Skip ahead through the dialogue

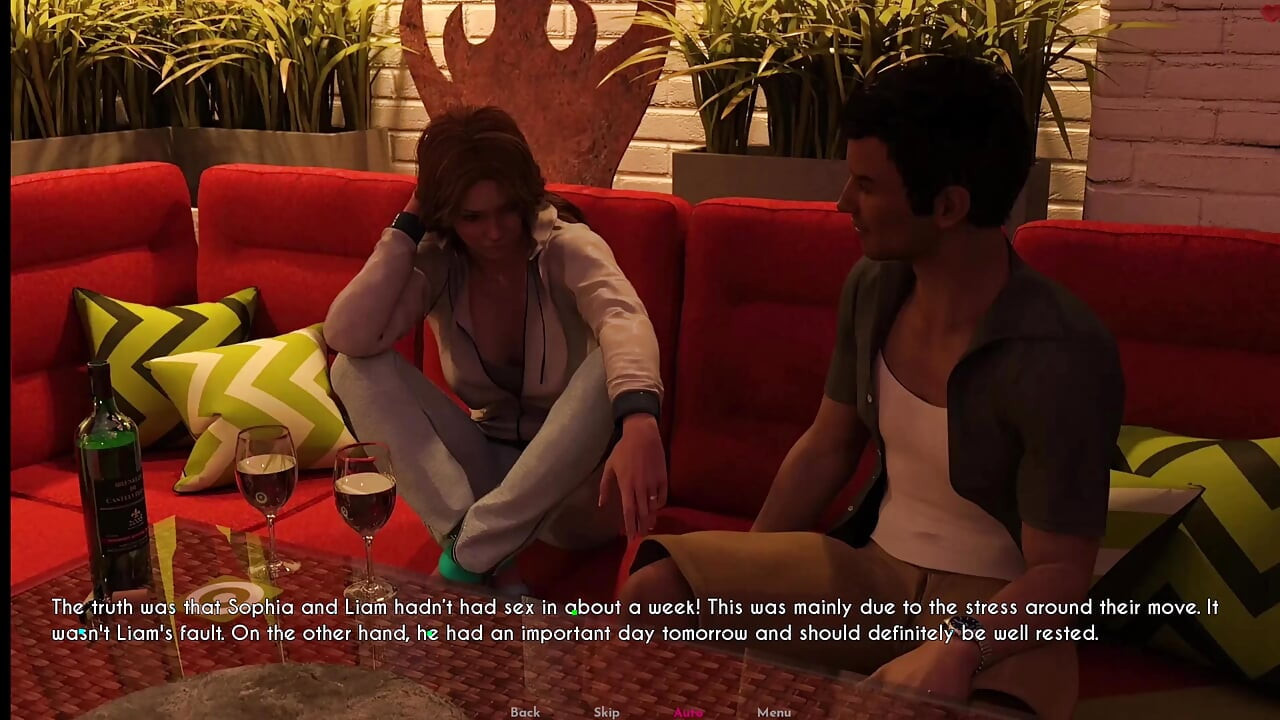tap(606, 712)
